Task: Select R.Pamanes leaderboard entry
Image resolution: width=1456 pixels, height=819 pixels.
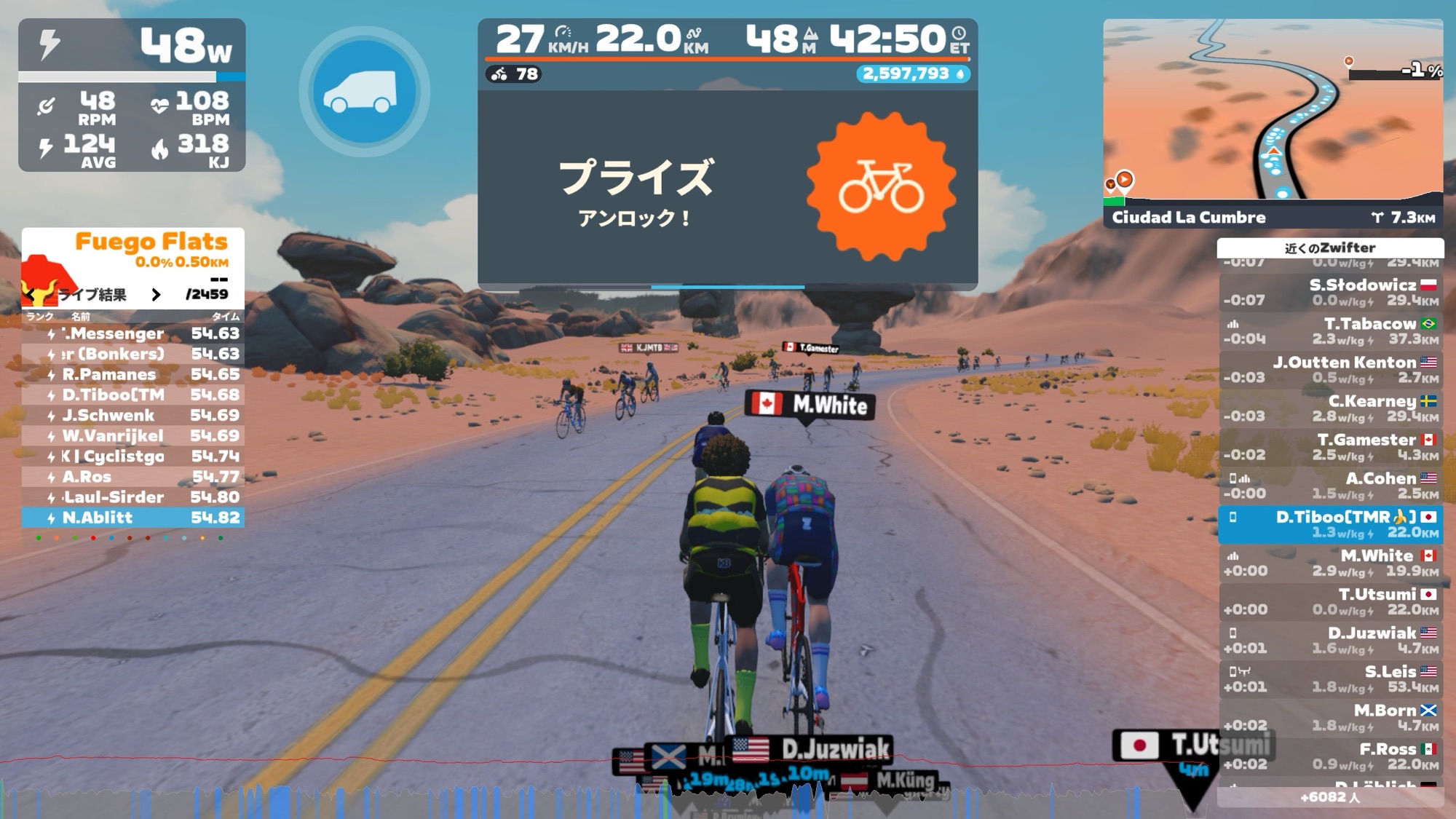Action: pyautogui.click(x=132, y=374)
